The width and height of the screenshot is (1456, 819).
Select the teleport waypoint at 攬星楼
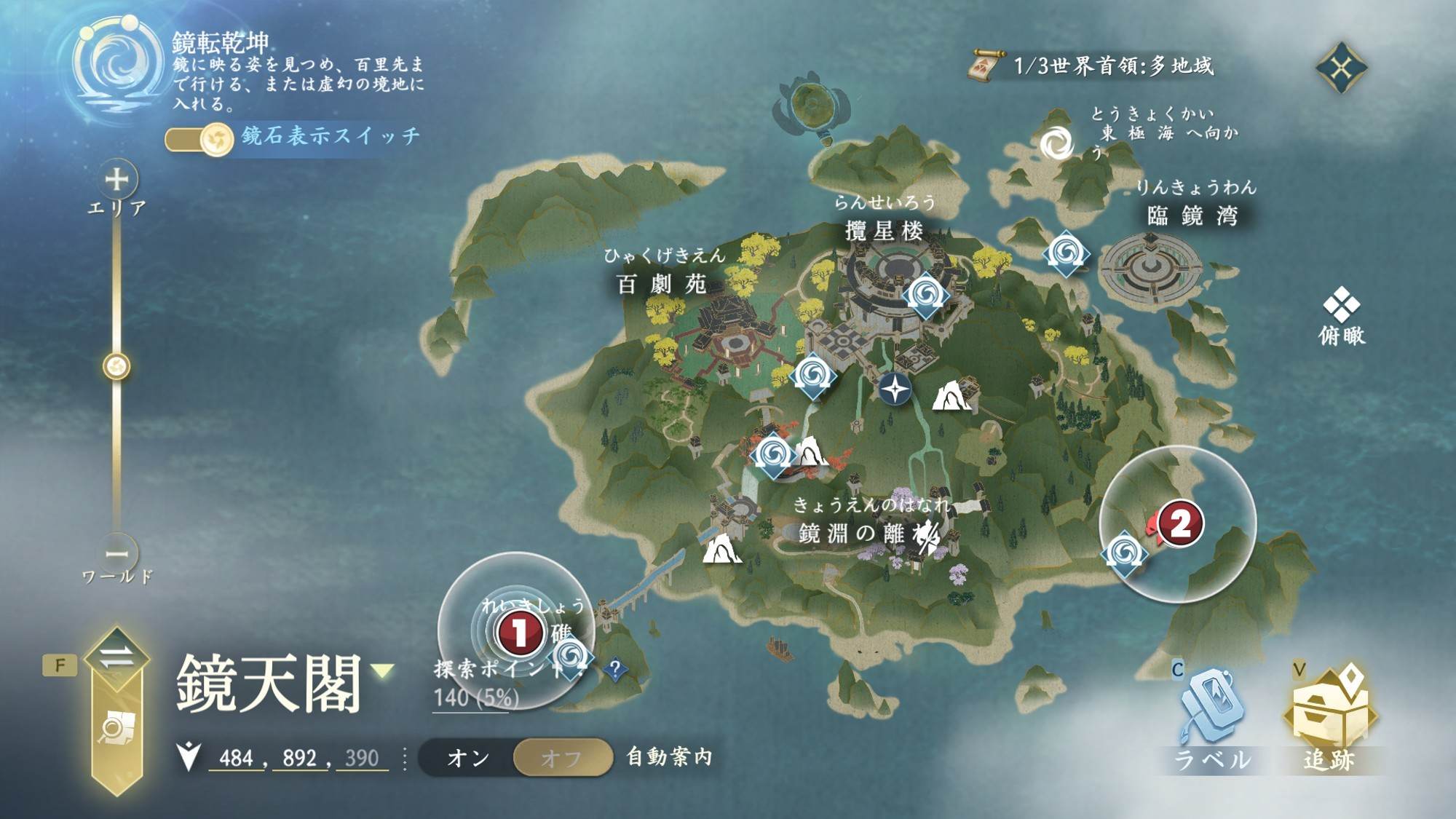(925, 295)
